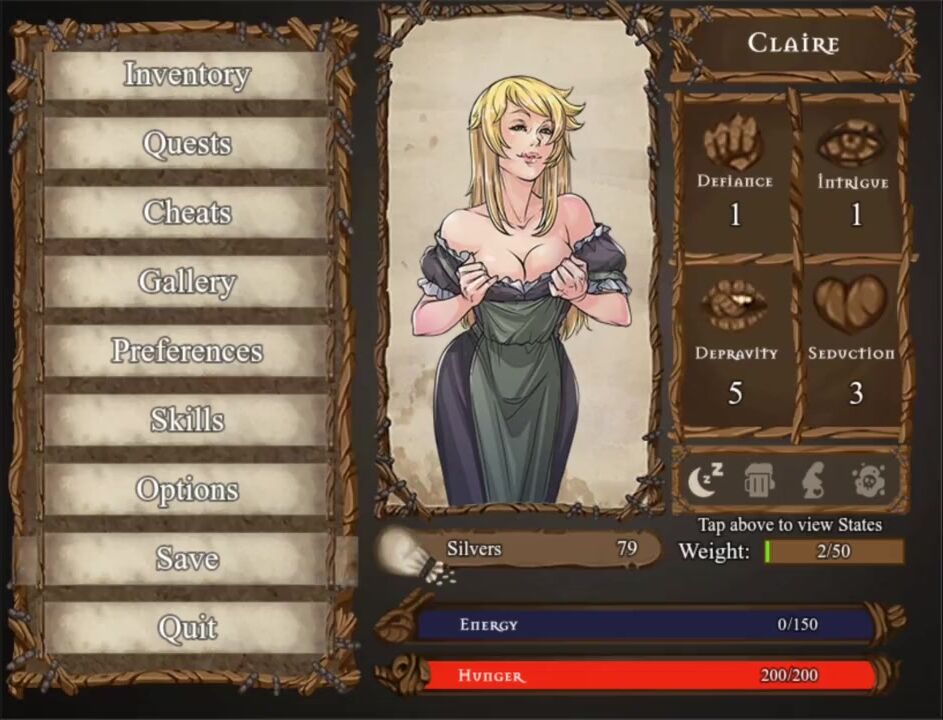Image resolution: width=943 pixels, height=720 pixels.
Task: Select Save to save the game
Action: click(x=187, y=558)
